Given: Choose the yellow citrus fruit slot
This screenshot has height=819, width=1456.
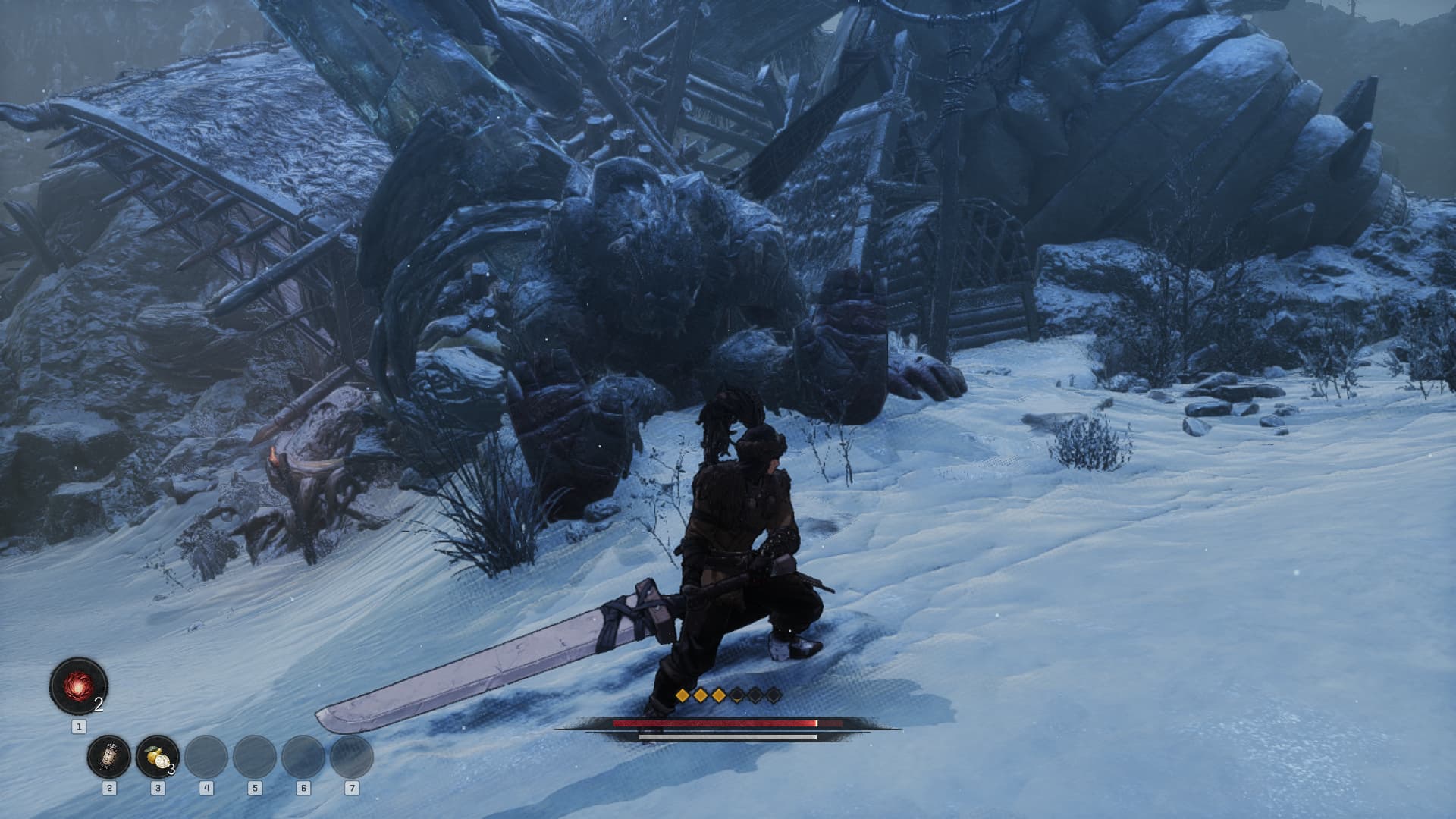Looking at the screenshot, I should 157,757.
